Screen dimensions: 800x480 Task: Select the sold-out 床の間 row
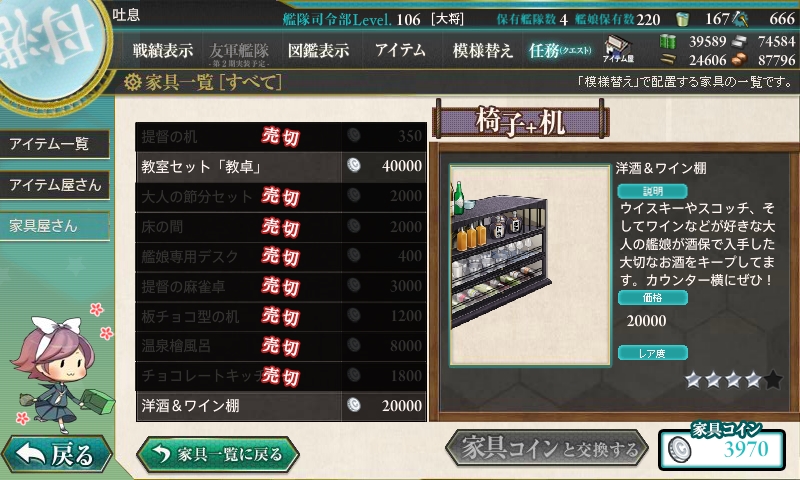pos(281,226)
